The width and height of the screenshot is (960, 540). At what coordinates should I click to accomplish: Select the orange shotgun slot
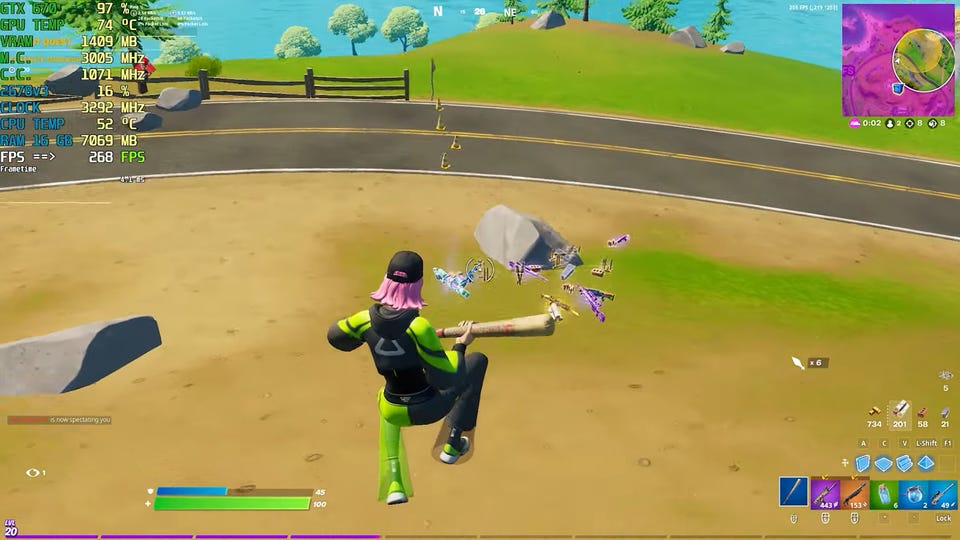(854, 492)
